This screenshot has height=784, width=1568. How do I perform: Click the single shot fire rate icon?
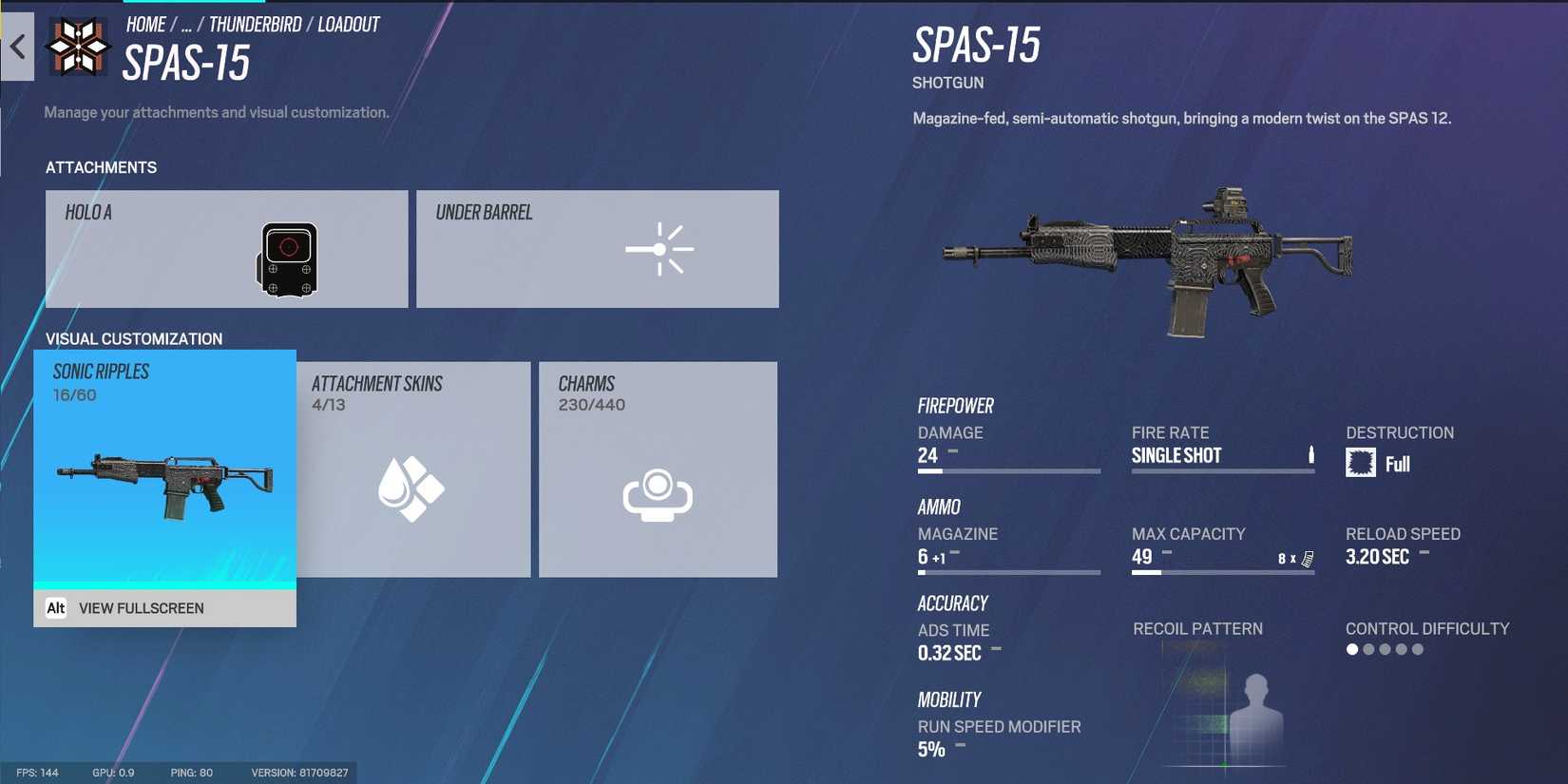1312,453
